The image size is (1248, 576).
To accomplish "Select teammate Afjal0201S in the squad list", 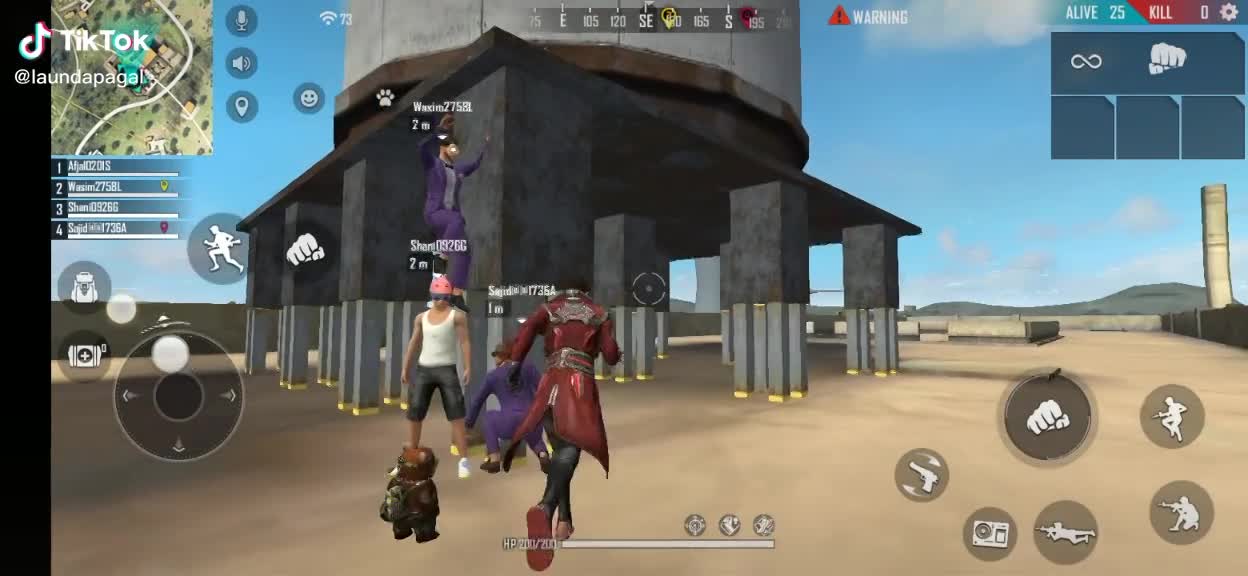I will pyautogui.click(x=115, y=167).
